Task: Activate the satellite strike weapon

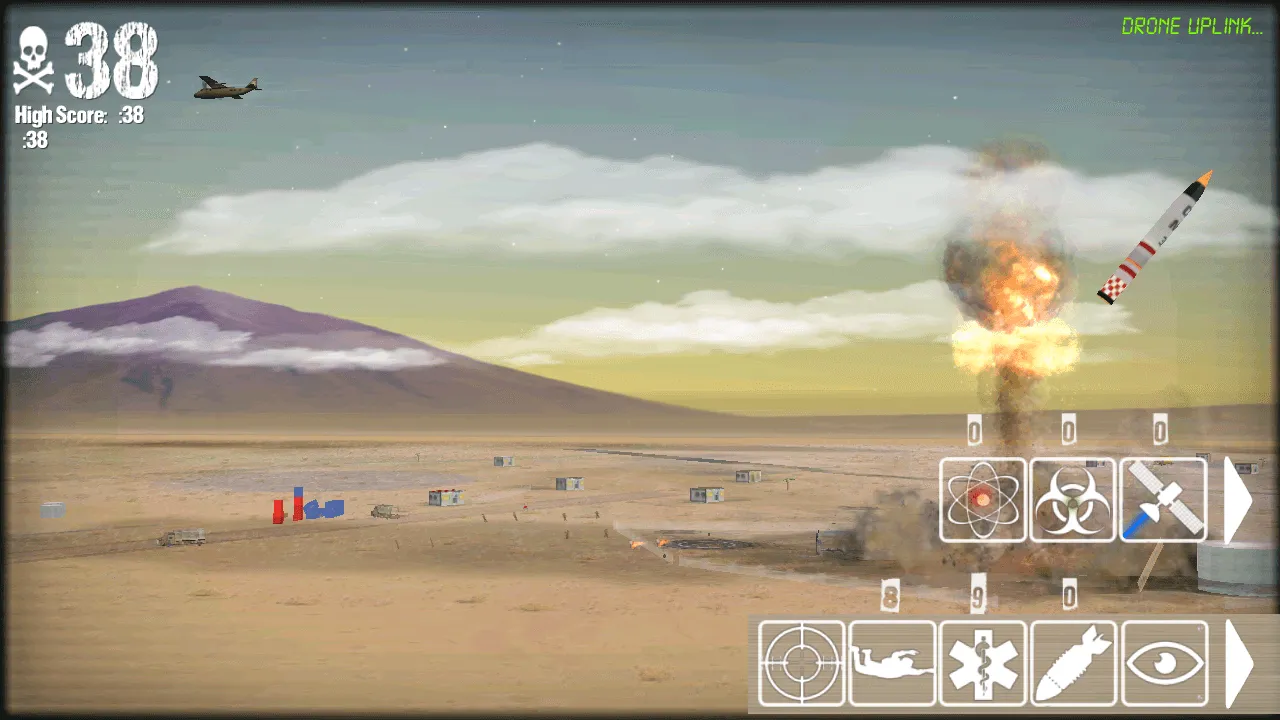Action: pos(1162,501)
